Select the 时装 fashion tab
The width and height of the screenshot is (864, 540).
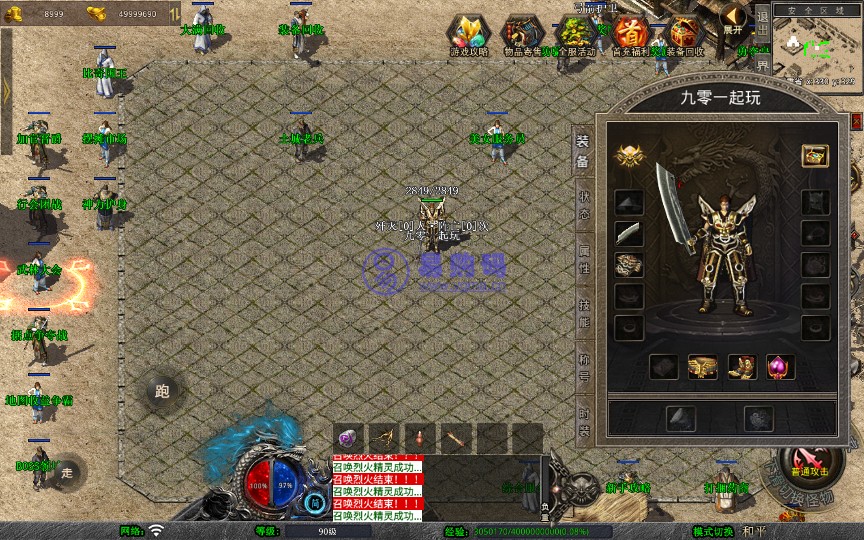pyautogui.click(x=584, y=420)
